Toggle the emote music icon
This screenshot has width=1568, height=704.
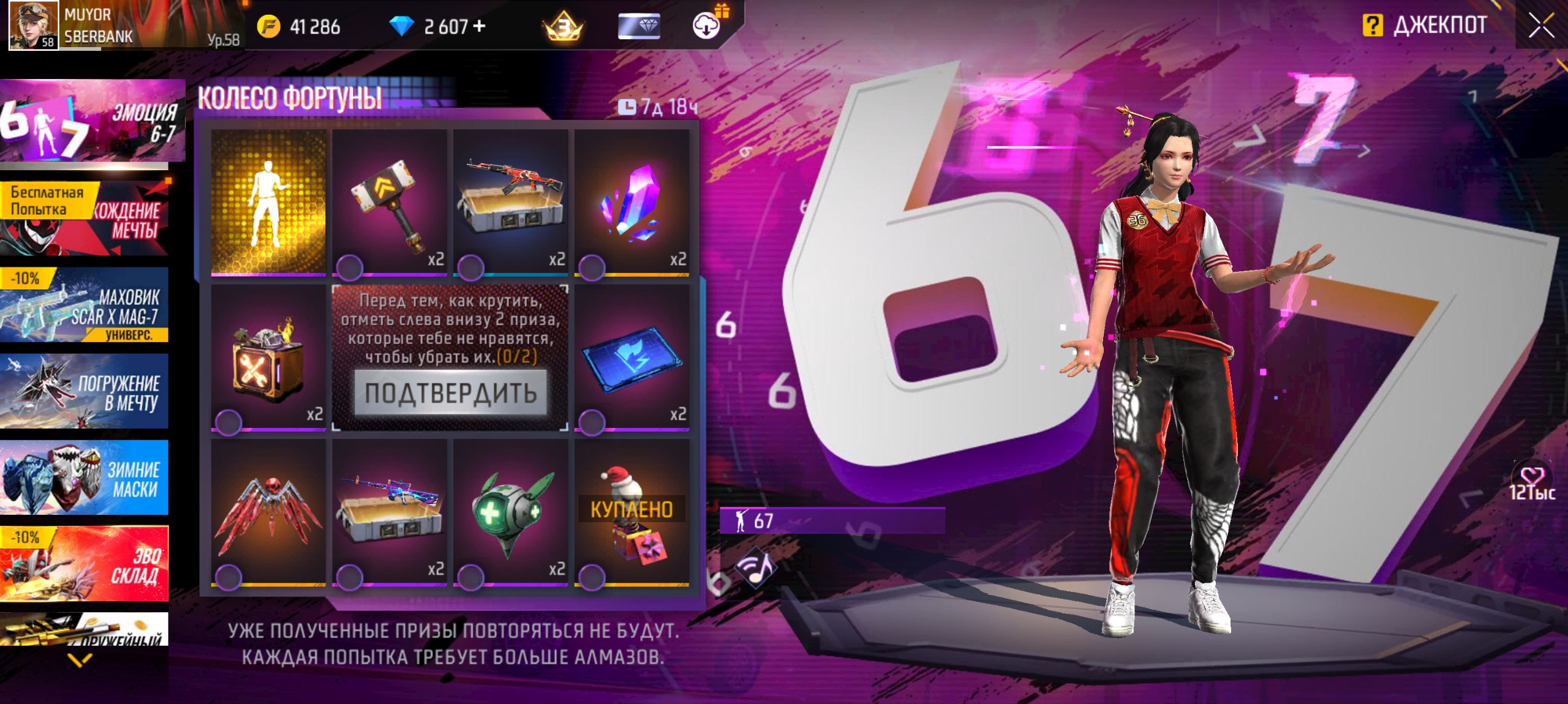(757, 568)
